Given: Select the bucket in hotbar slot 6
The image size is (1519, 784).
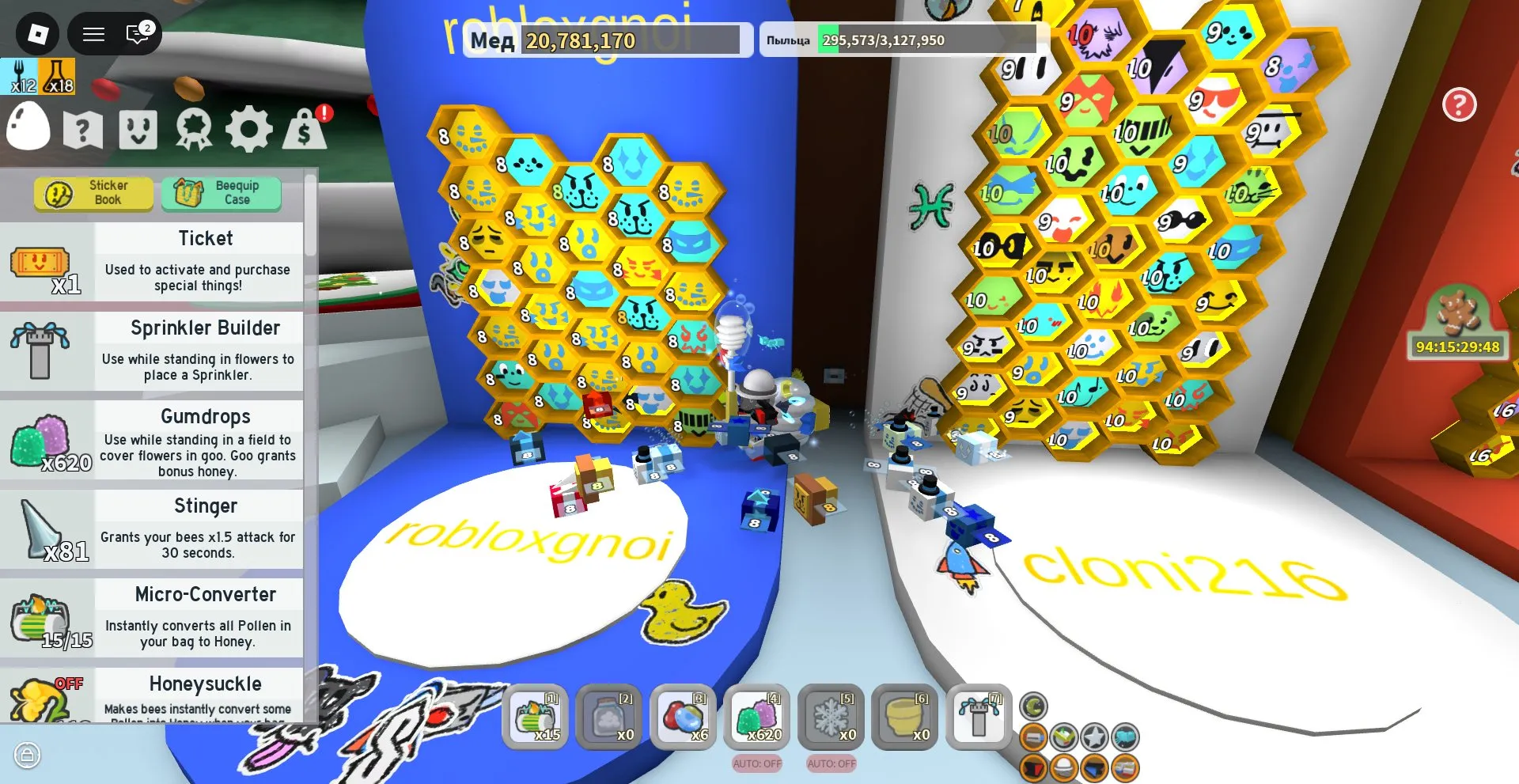Looking at the screenshot, I should 904,718.
